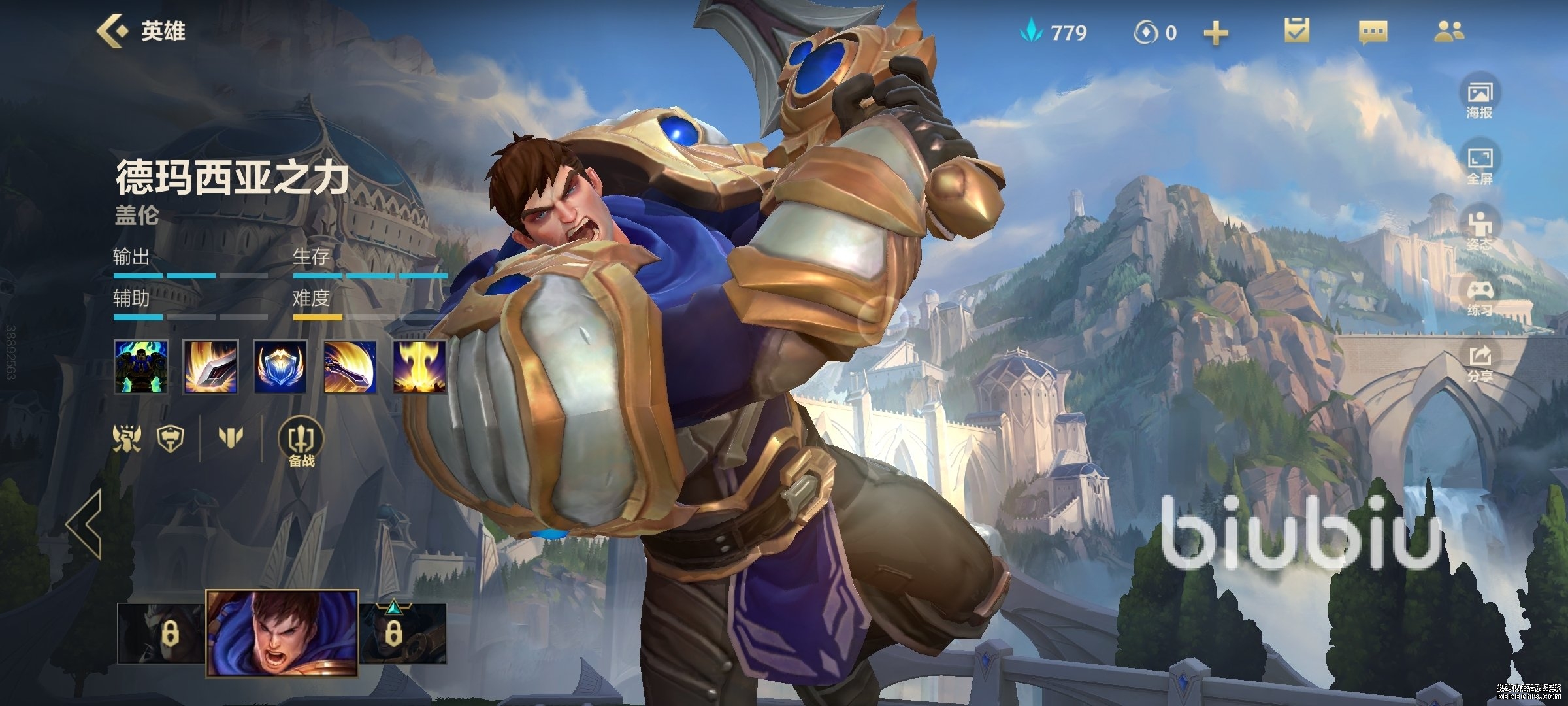Select the golden falling sword ultimate
Viewport: 1568px width, 706px height.
pos(419,366)
